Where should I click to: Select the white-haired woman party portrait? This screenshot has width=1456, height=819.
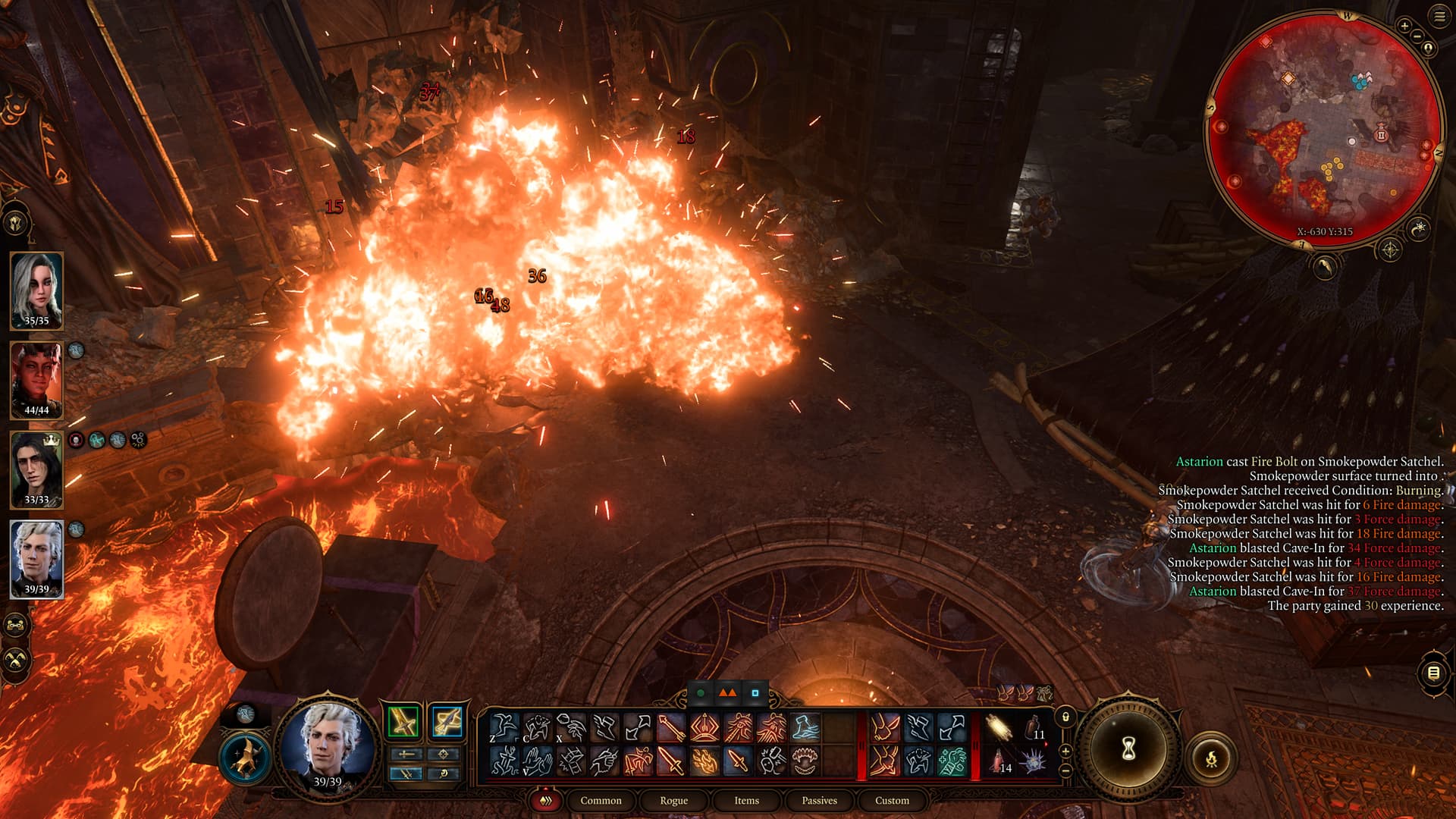click(36, 288)
